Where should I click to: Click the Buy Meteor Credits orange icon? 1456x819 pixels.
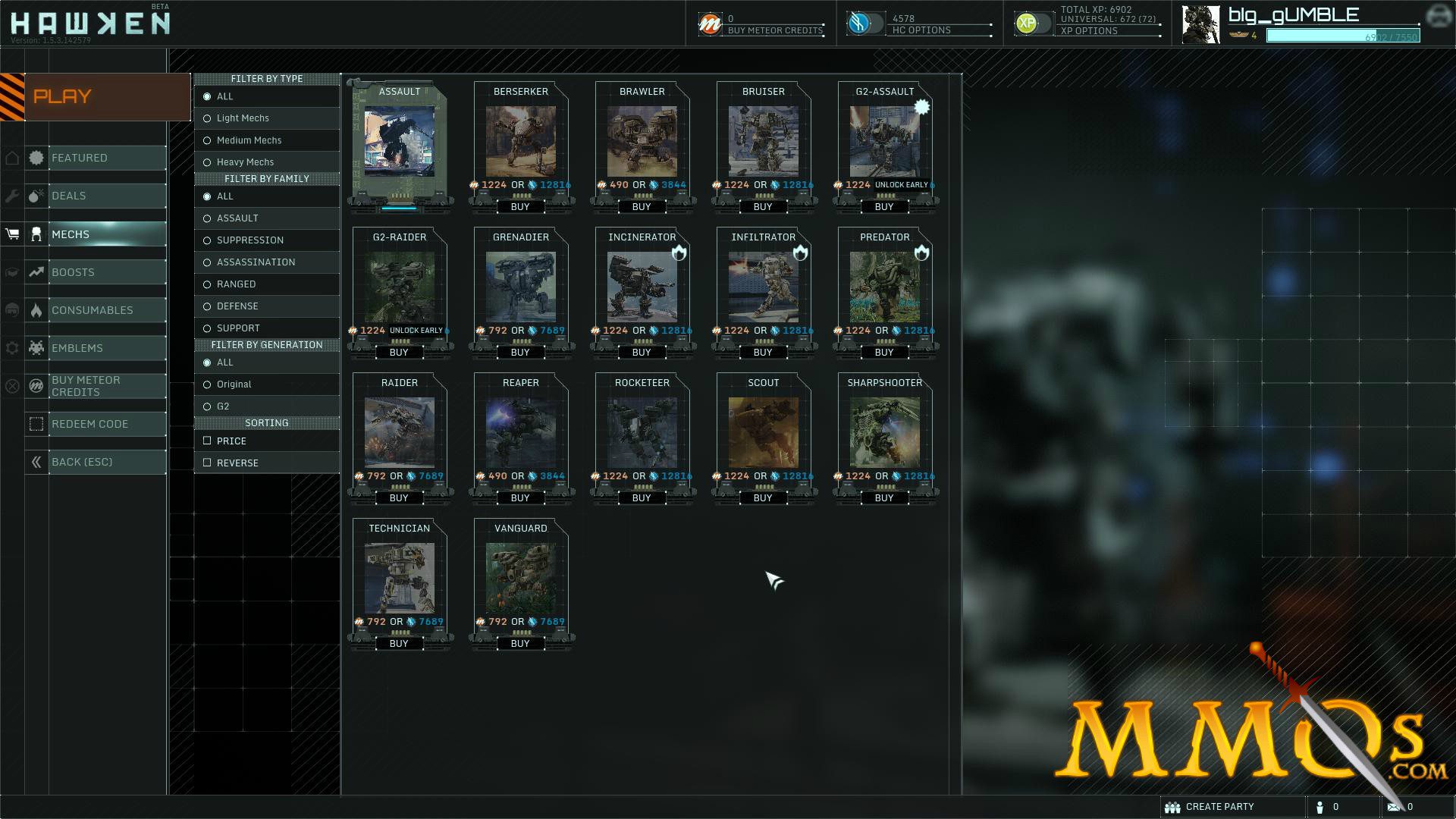click(x=711, y=22)
